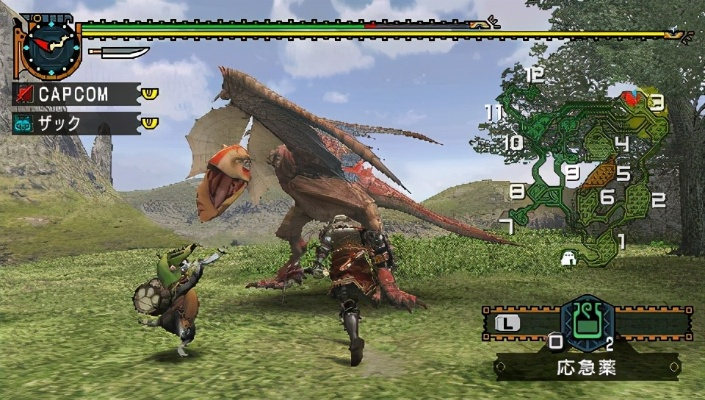Choose area 11 on the minimap
This screenshot has height=400, width=705.
(x=492, y=112)
